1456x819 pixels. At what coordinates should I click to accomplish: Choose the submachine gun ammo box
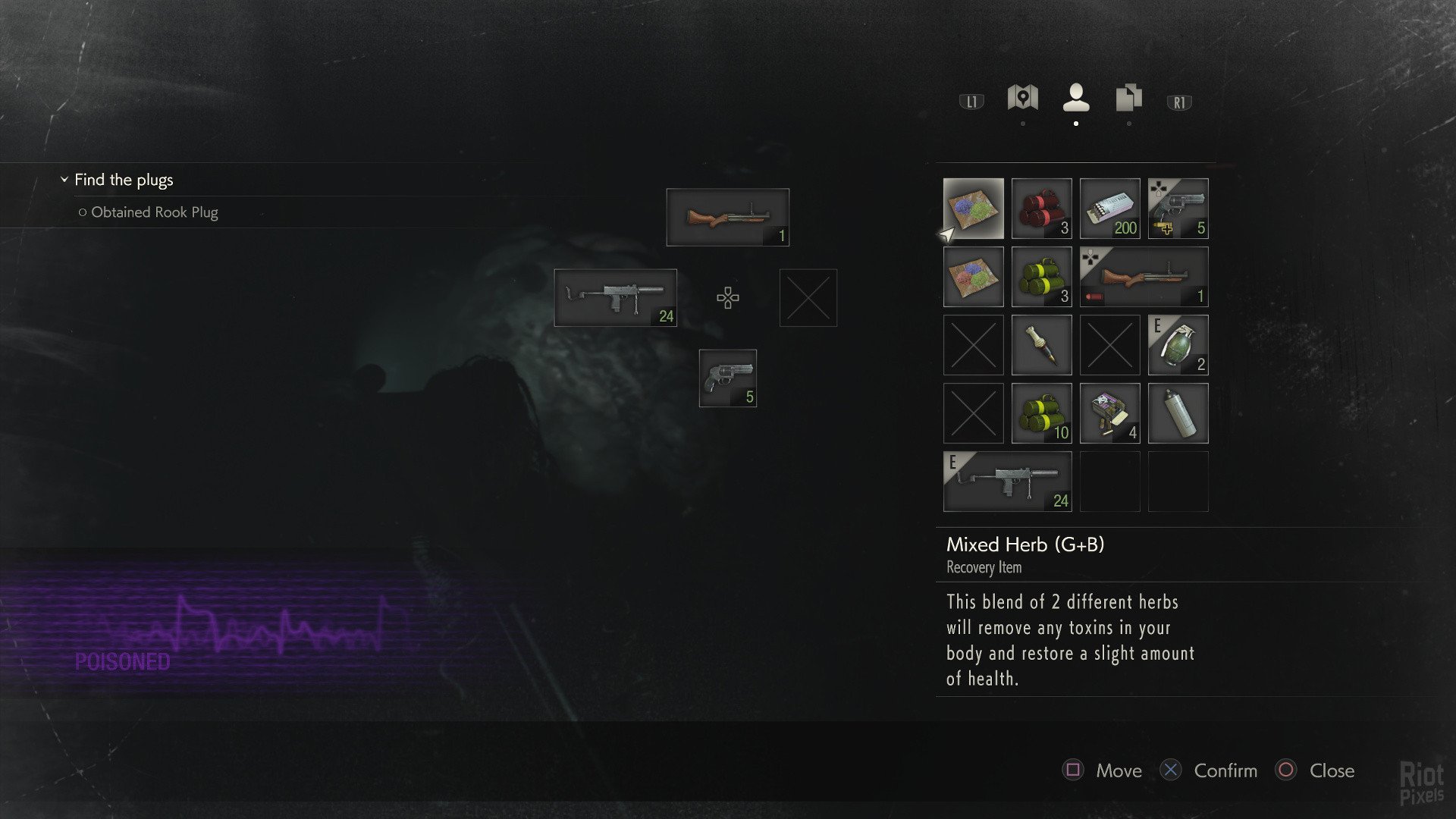(1109, 209)
